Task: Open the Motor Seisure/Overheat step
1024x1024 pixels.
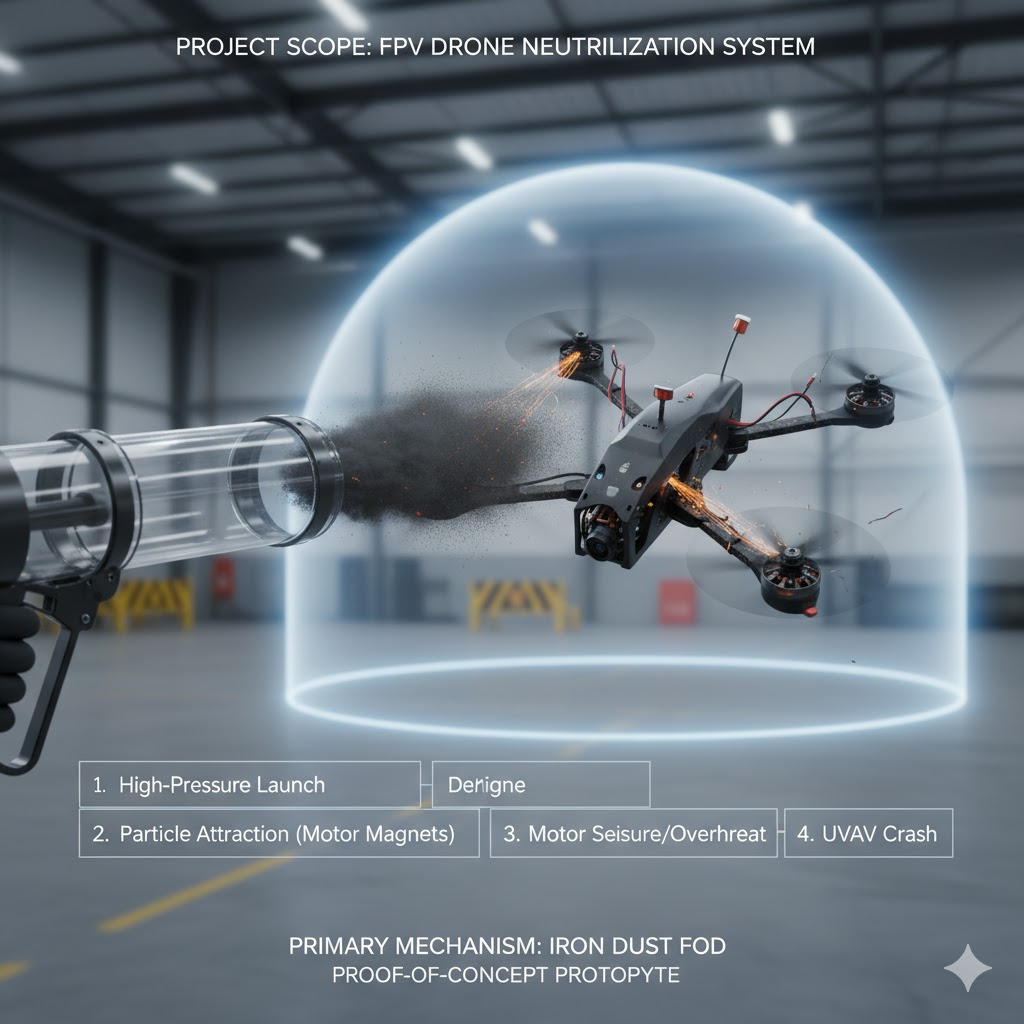Action: click(x=633, y=833)
